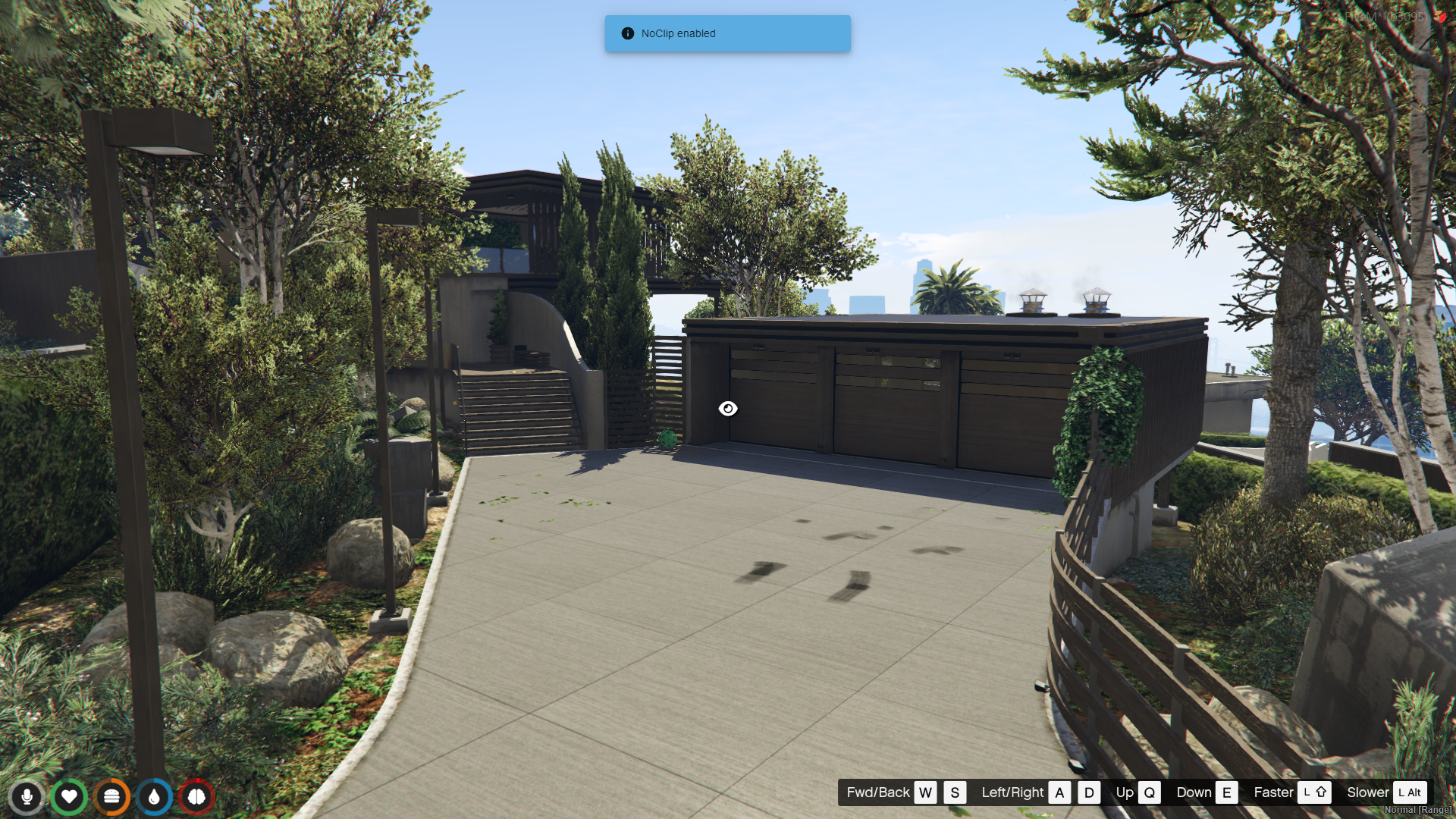Select the heart health status icon
The width and height of the screenshot is (1456, 819).
[69, 796]
